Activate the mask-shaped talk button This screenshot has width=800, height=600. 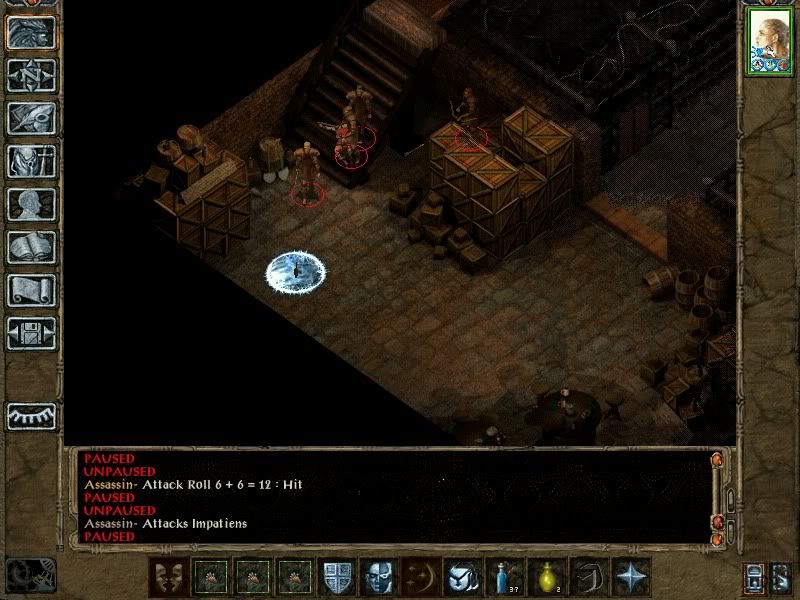coord(167,577)
